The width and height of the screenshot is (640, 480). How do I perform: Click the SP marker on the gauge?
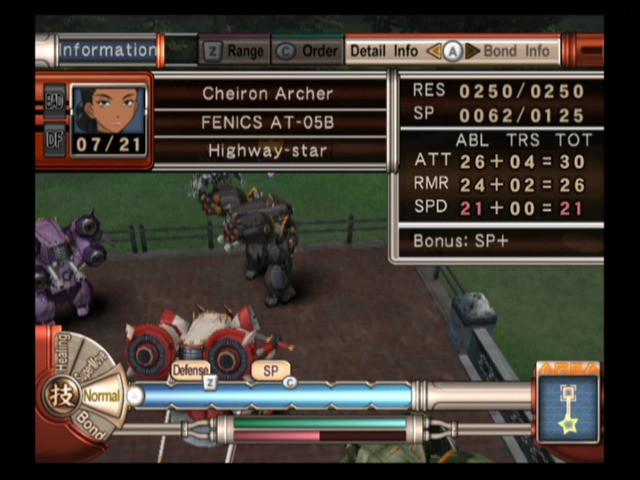click(x=270, y=370)
